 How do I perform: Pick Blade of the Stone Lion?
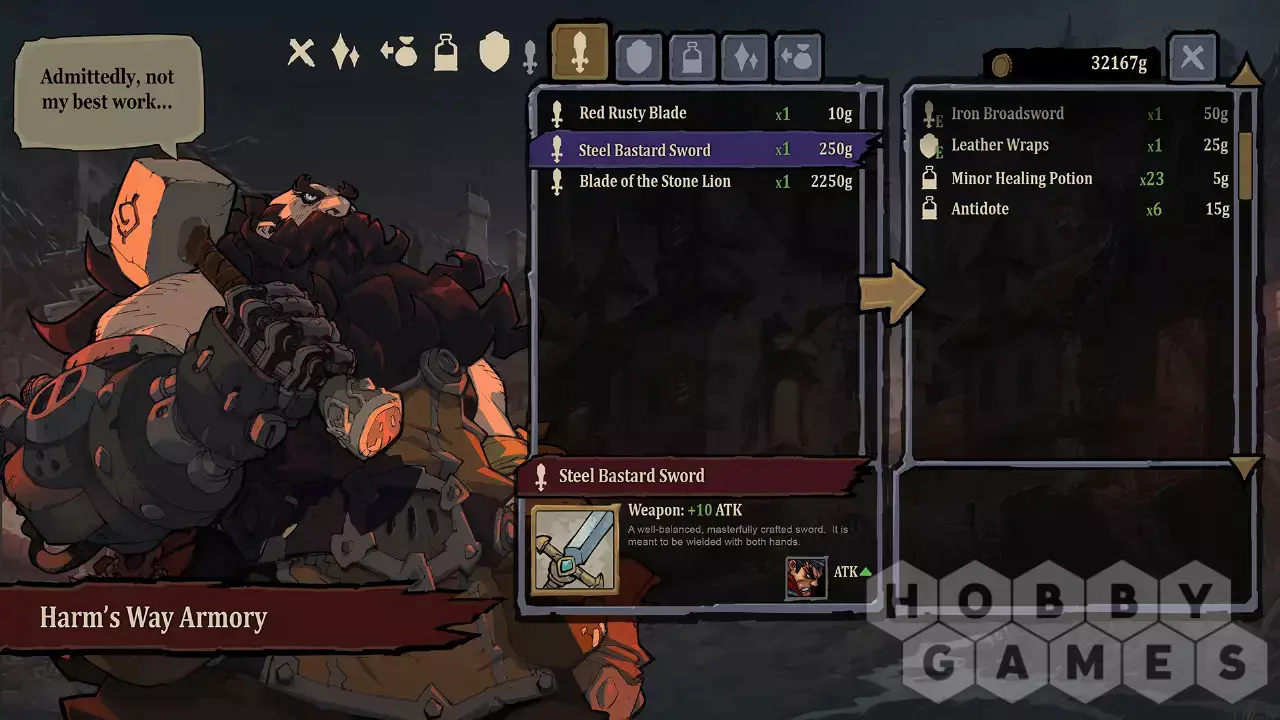pyautogui.click(x=700, y=182)
